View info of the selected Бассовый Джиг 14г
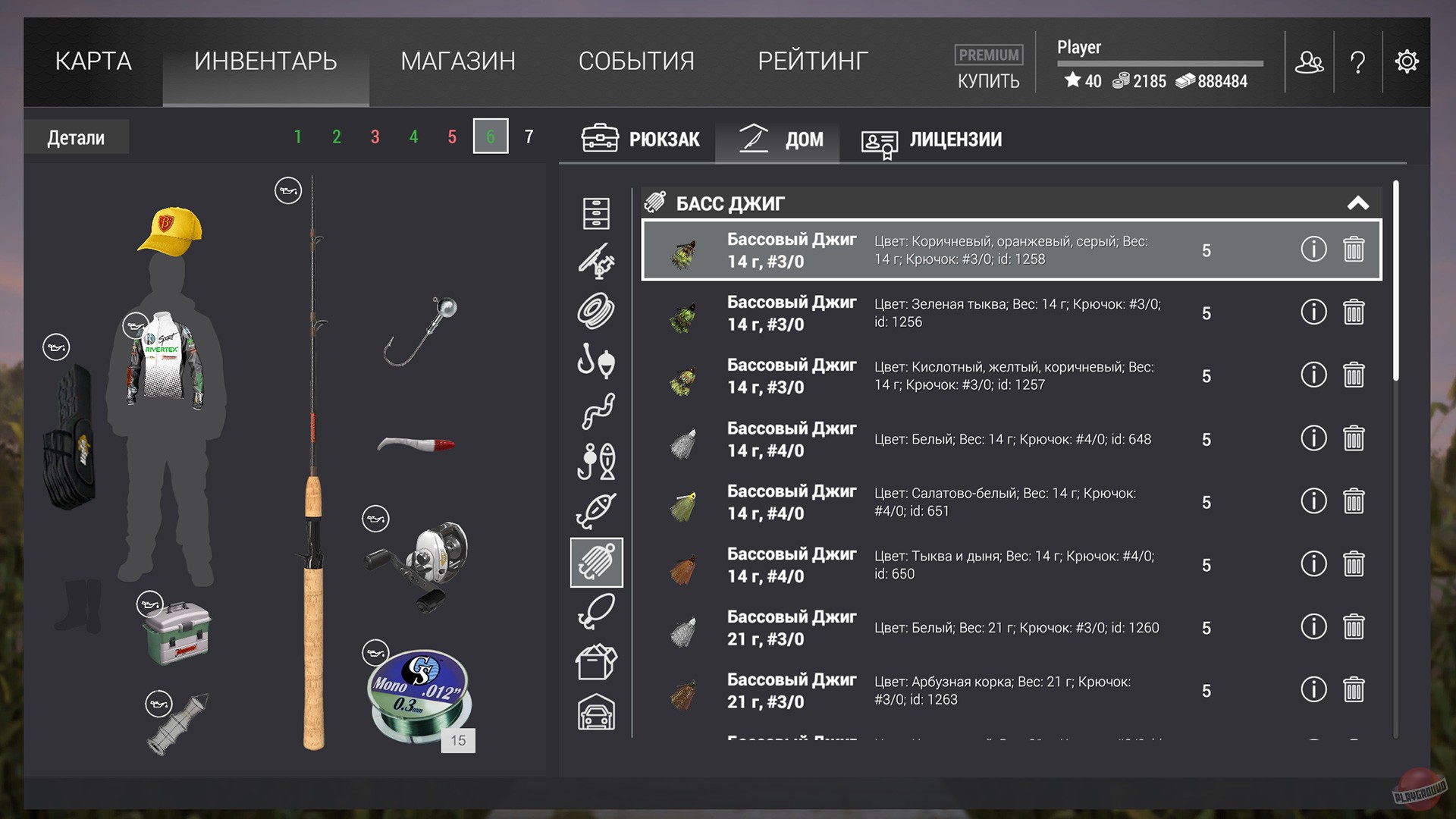1456x819 pixels. 1314,249
